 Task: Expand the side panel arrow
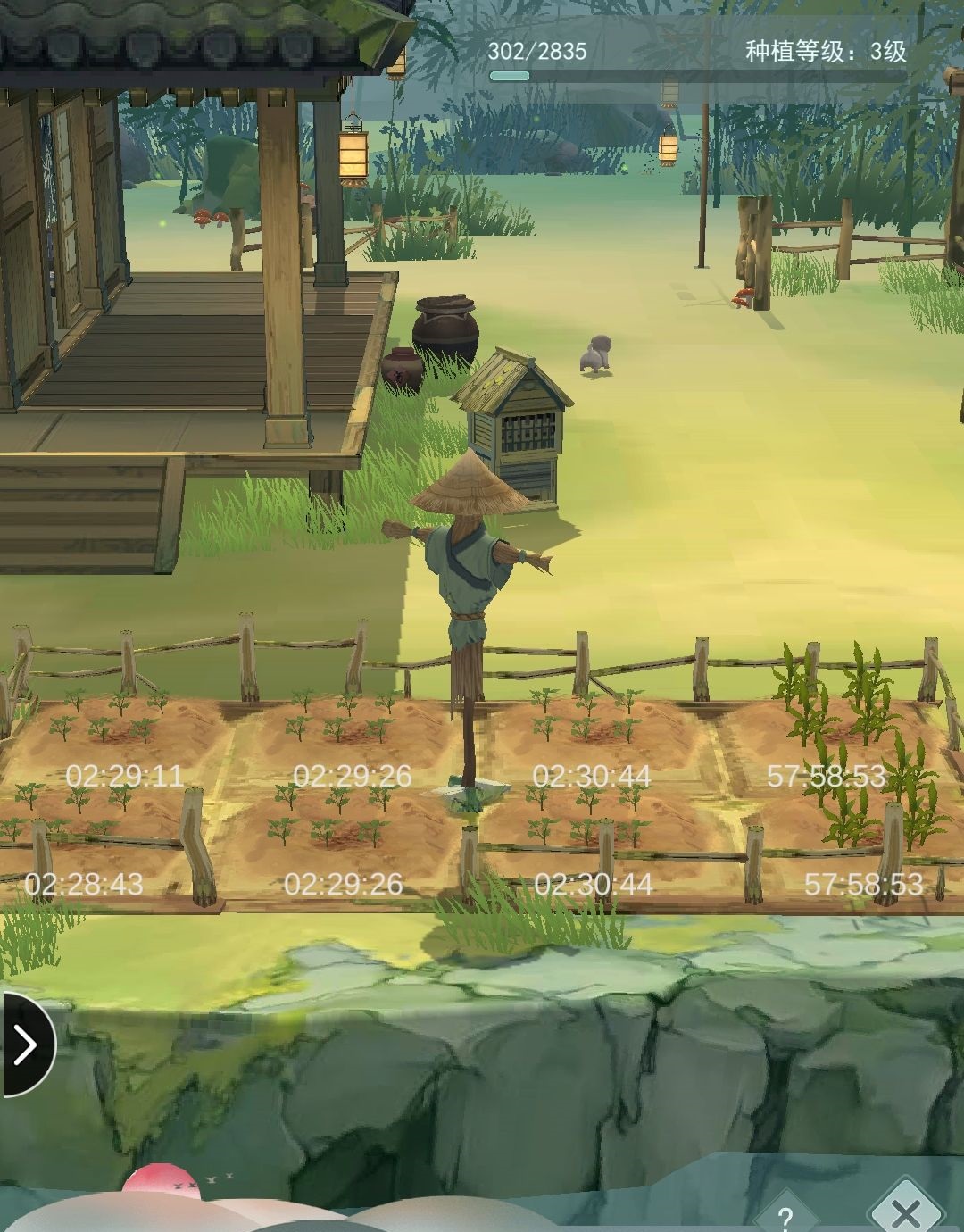[x=25, y=1044]
